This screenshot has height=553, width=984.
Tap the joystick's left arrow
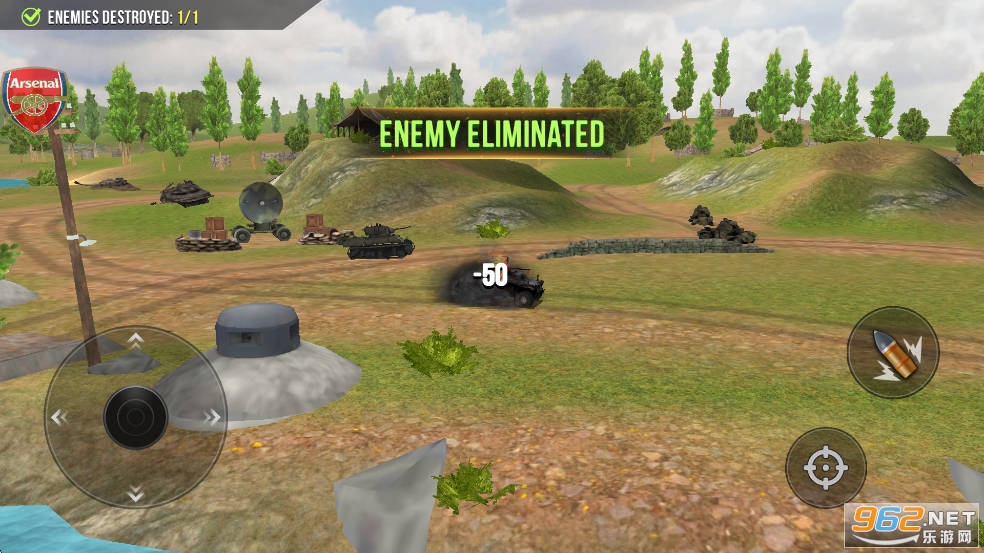click(x=59, y=417)
